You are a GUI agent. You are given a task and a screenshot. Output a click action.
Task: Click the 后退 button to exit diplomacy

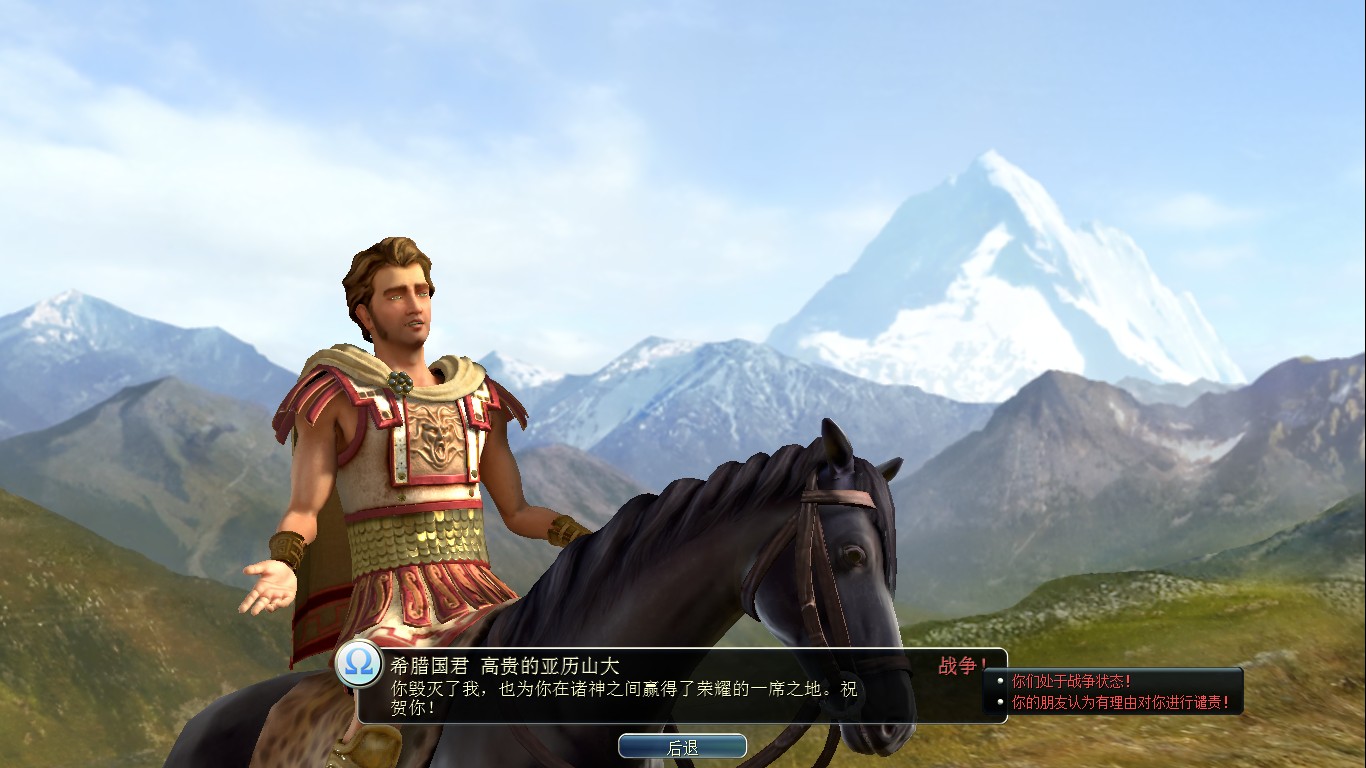[684, 745]
